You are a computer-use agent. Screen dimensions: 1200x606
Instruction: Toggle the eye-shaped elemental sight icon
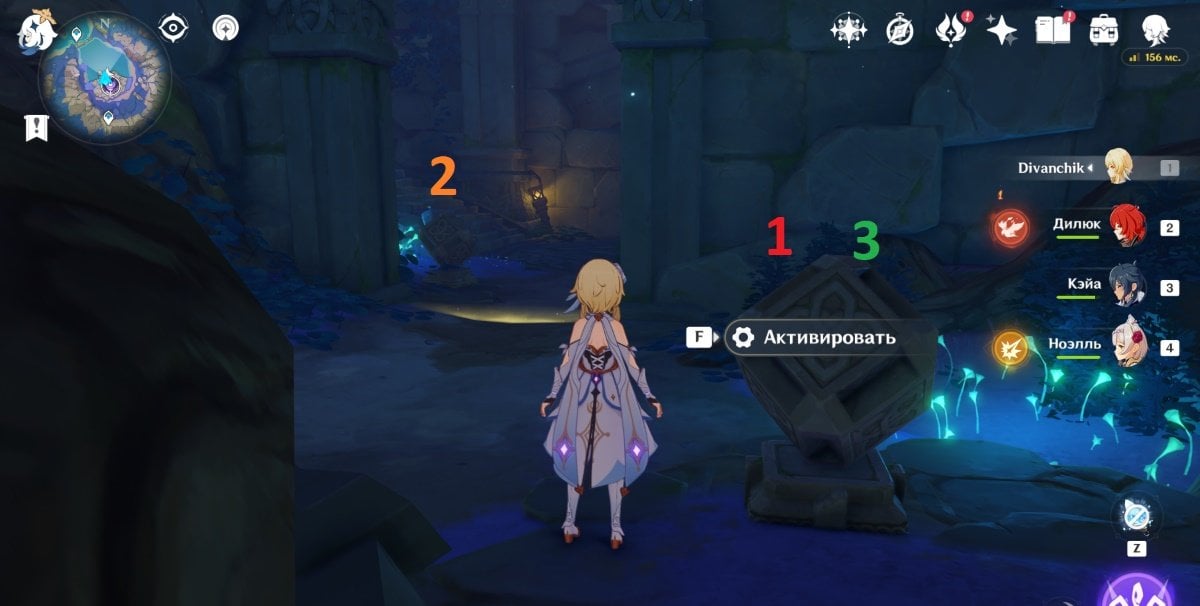coord(174,28)
